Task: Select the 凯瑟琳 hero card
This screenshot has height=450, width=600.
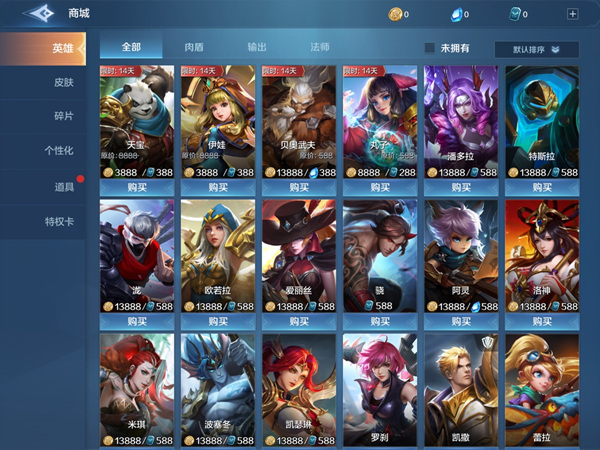Action: (x=299, y=390)
